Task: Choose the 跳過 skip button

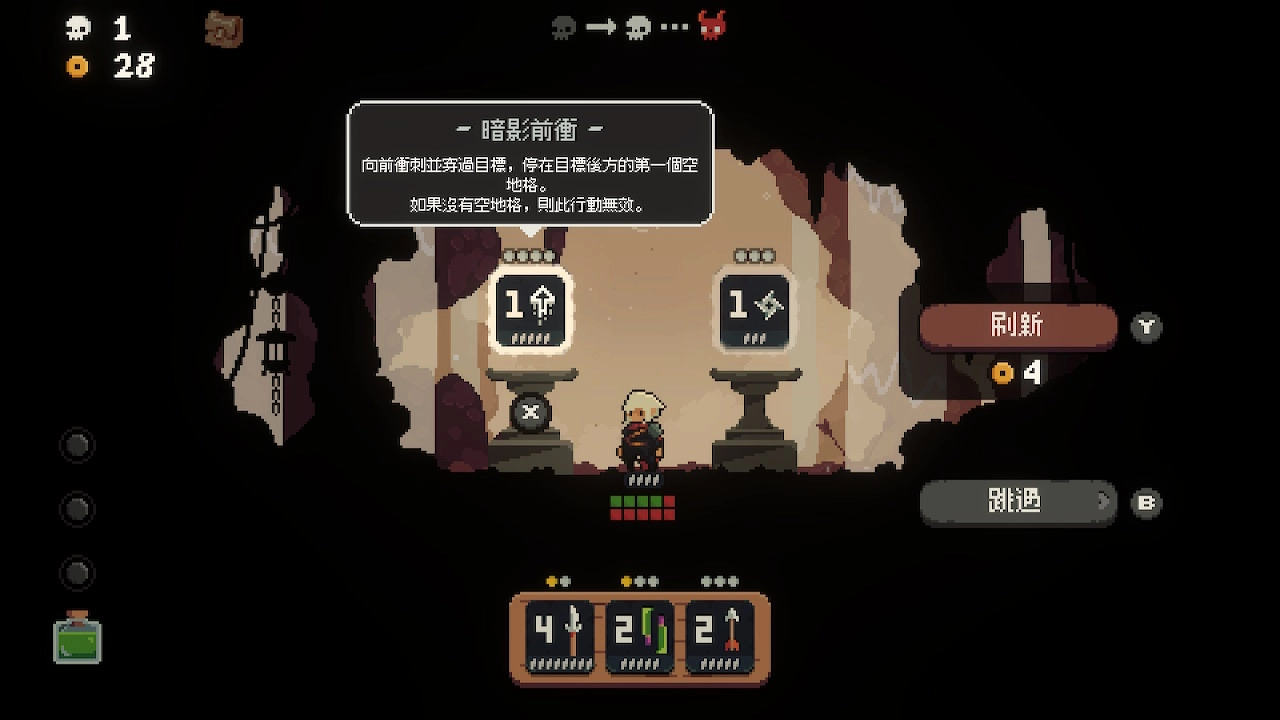Action: (x=1017, y=501)
